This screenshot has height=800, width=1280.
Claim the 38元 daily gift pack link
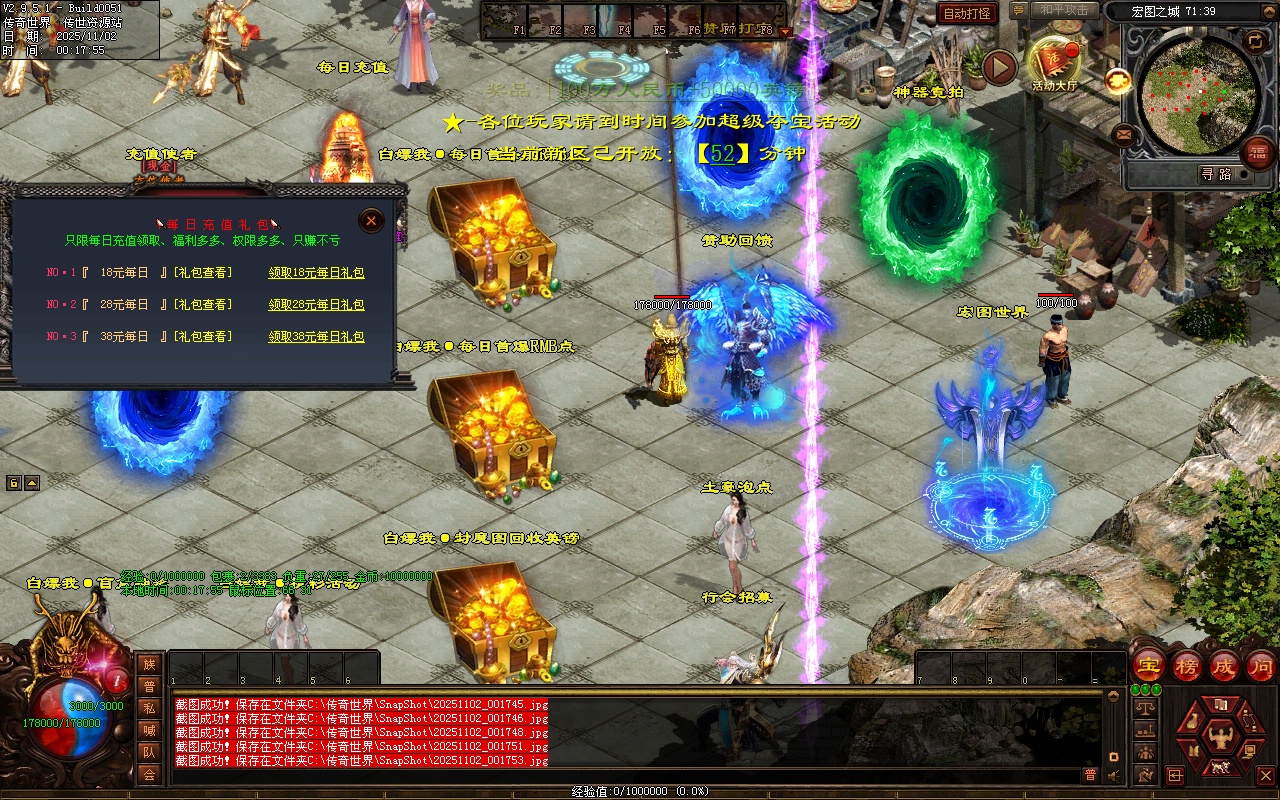316,337
